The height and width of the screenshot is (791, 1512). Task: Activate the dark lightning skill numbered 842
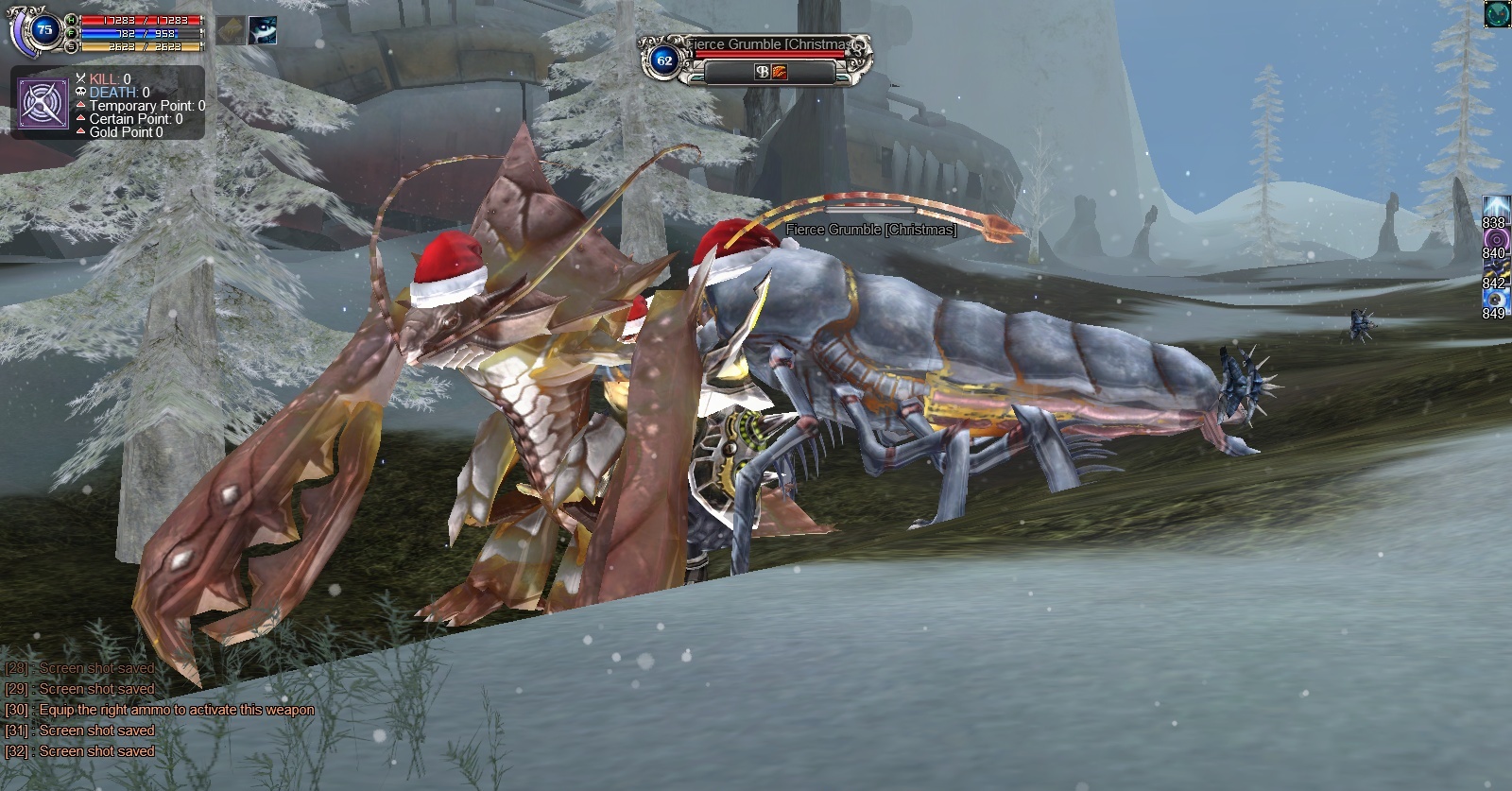click(1495, 268)
